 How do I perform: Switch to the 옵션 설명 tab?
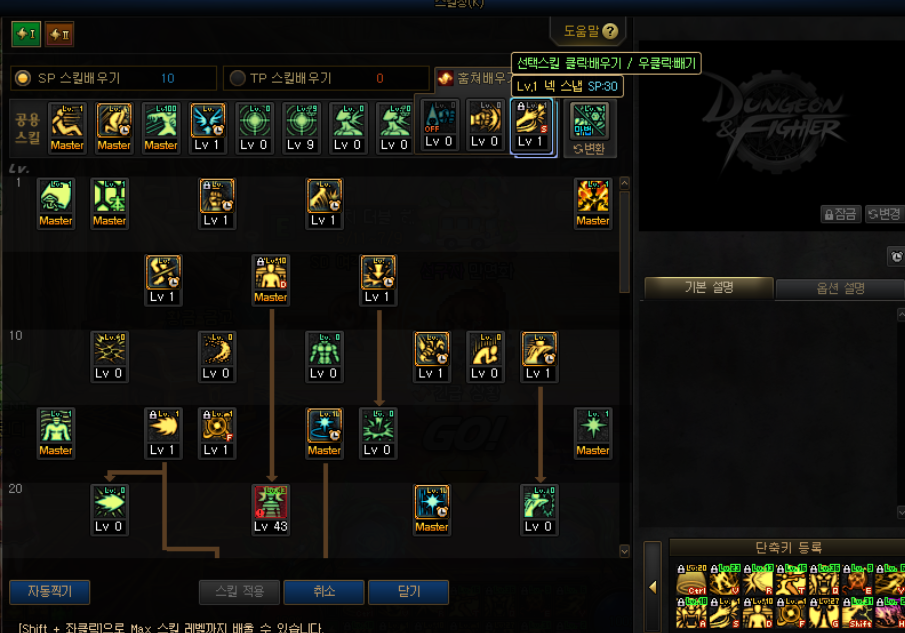(840, 288)
